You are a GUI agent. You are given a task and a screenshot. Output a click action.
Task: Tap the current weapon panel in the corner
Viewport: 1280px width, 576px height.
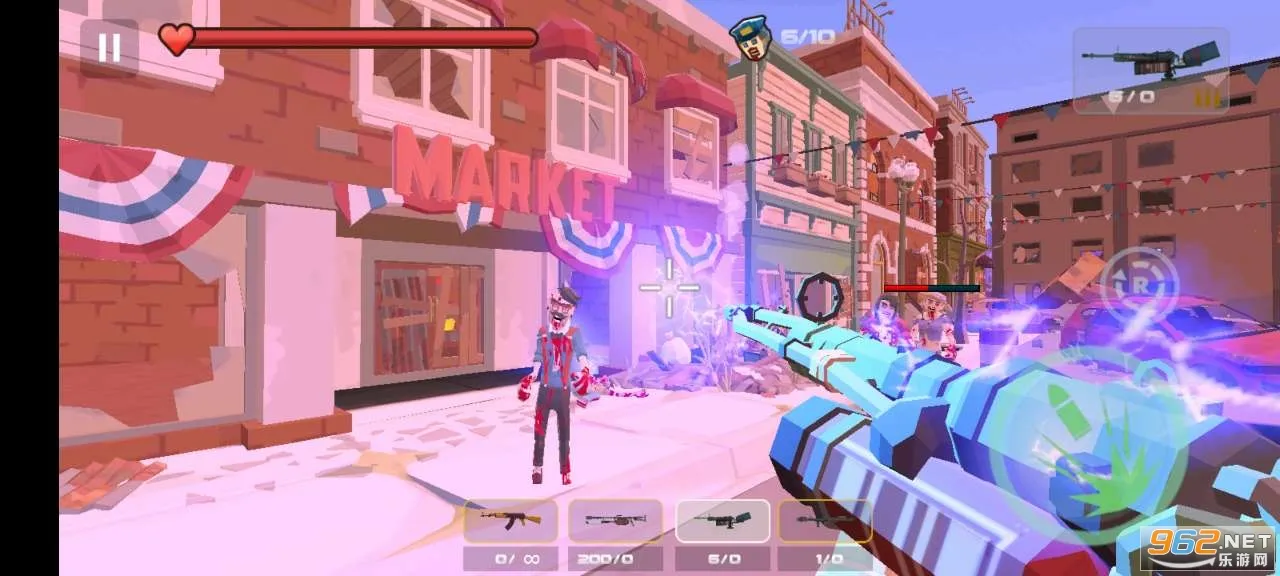tap(1151, 70)
